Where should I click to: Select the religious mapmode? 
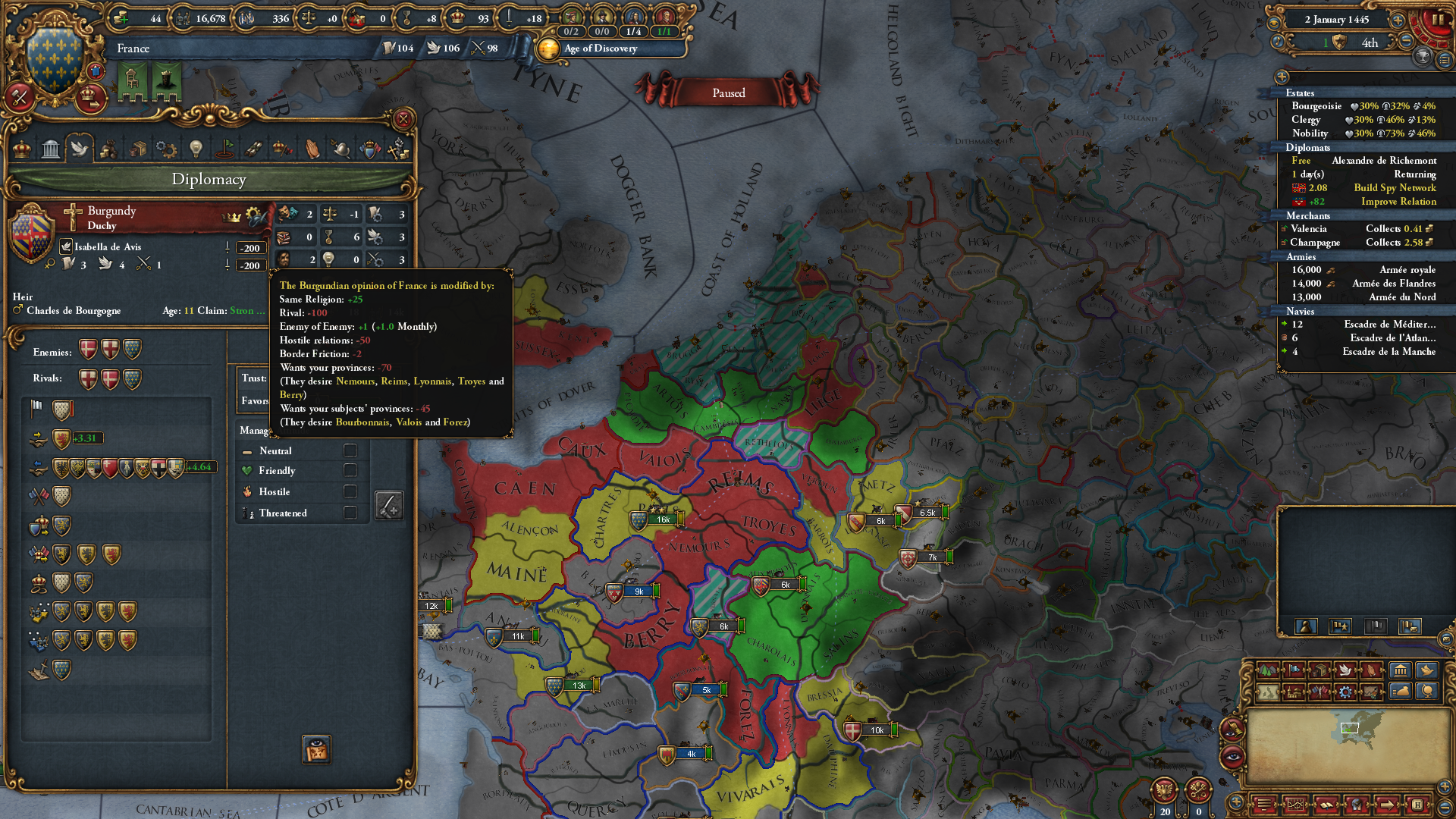coord(1371,670)
